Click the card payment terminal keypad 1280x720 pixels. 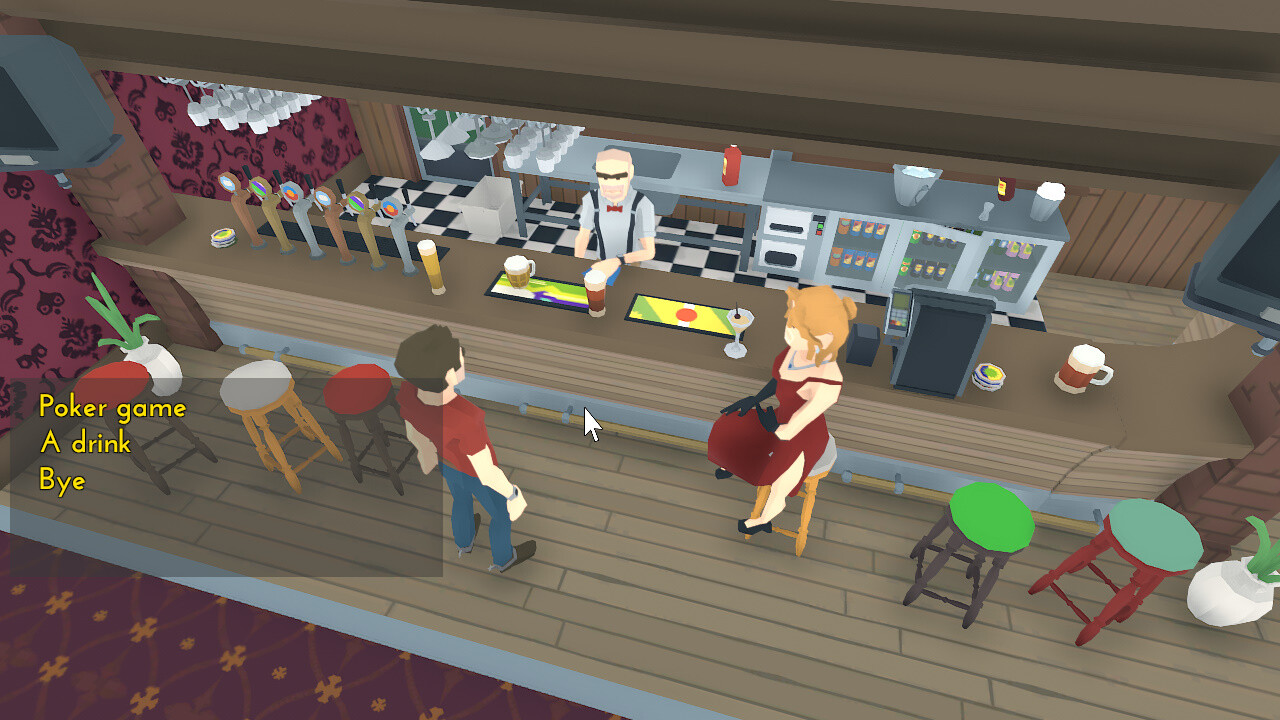[x=899, y=317]
